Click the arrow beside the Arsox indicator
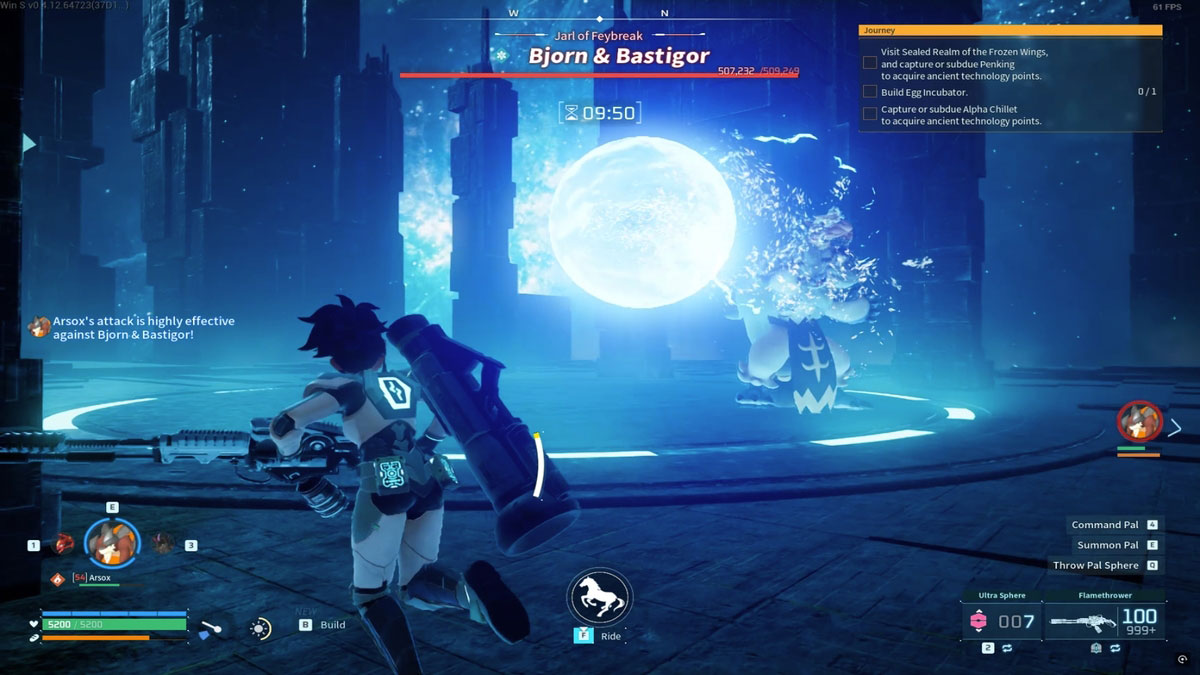 1176,428
